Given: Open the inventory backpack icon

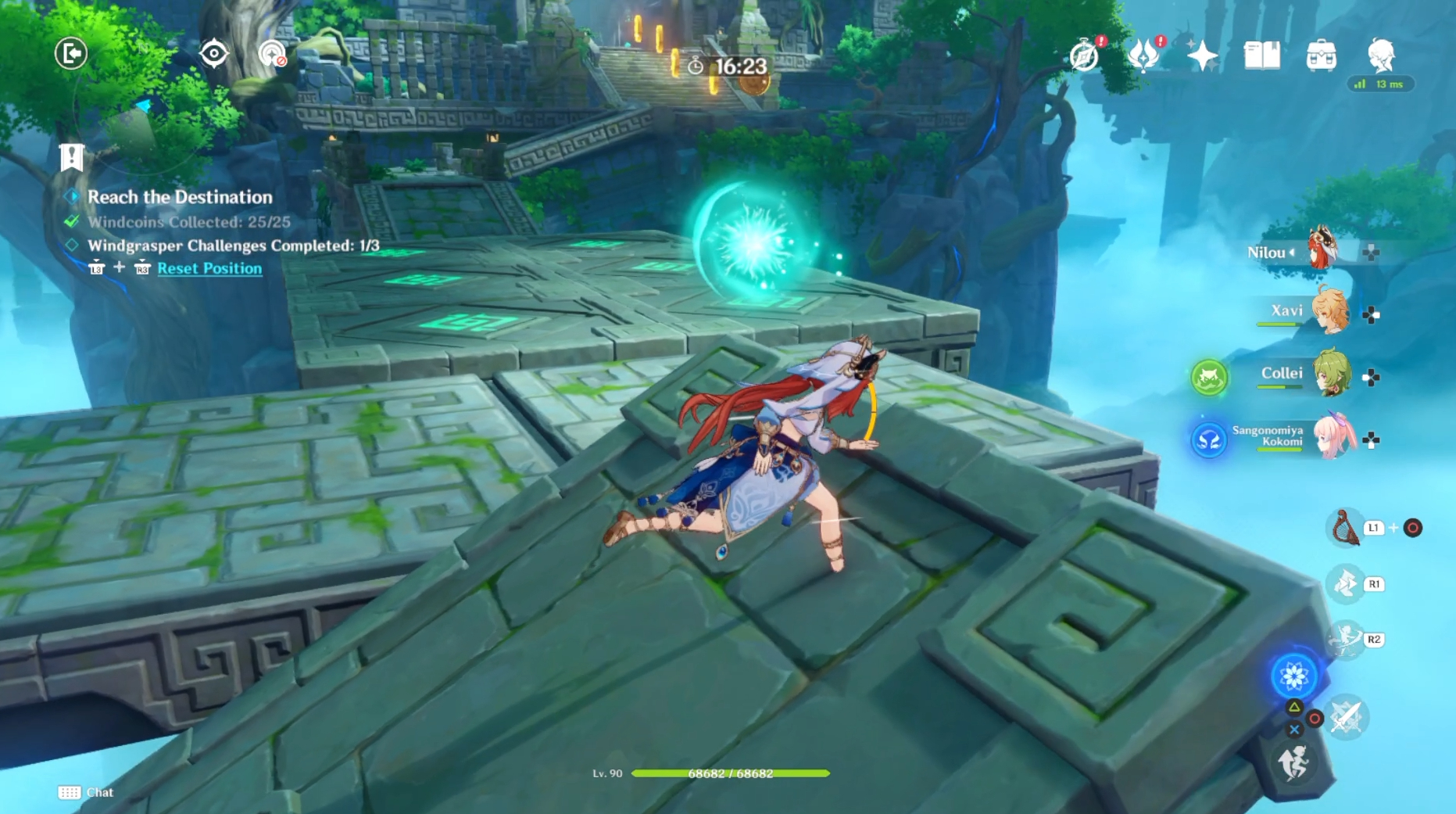Looking at the screenshot, I should [x=1321, y=56].
